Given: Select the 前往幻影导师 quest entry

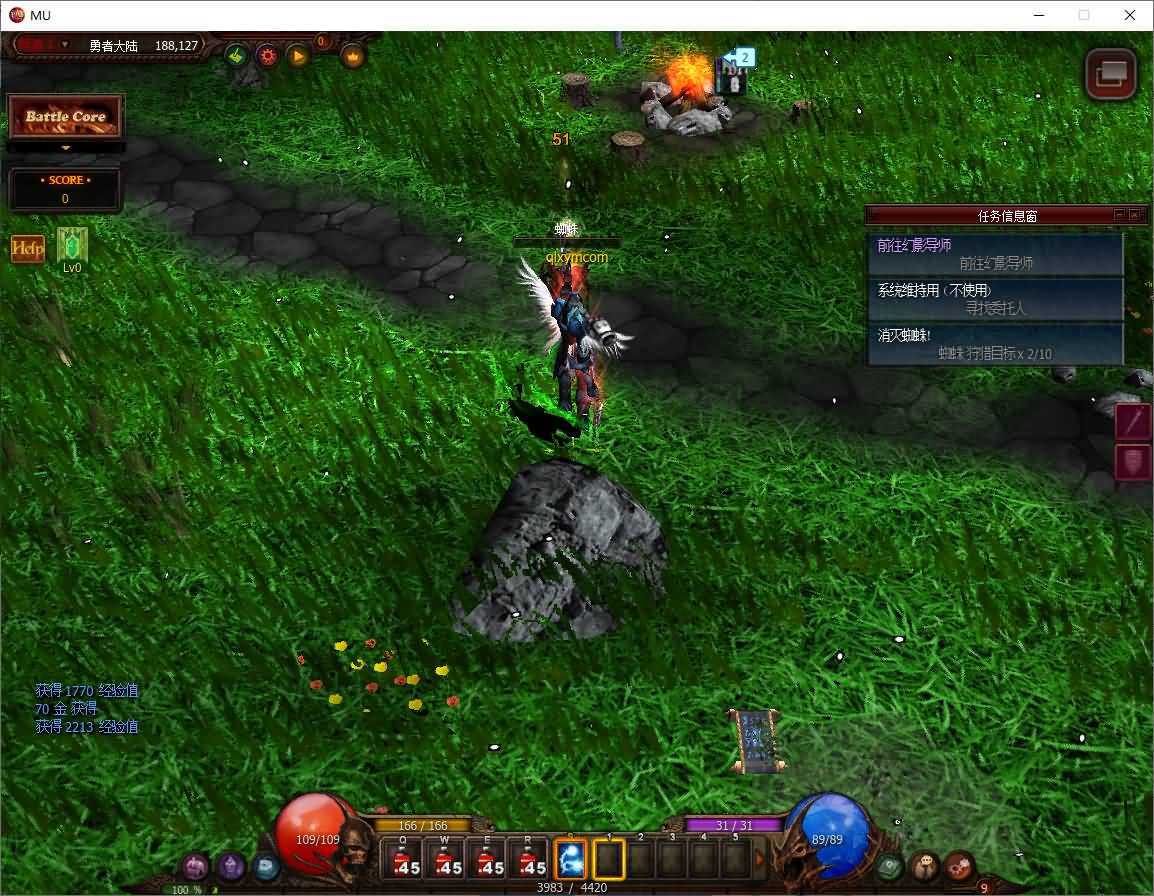Looking at the screenshot, I should [x=994, y=254].
